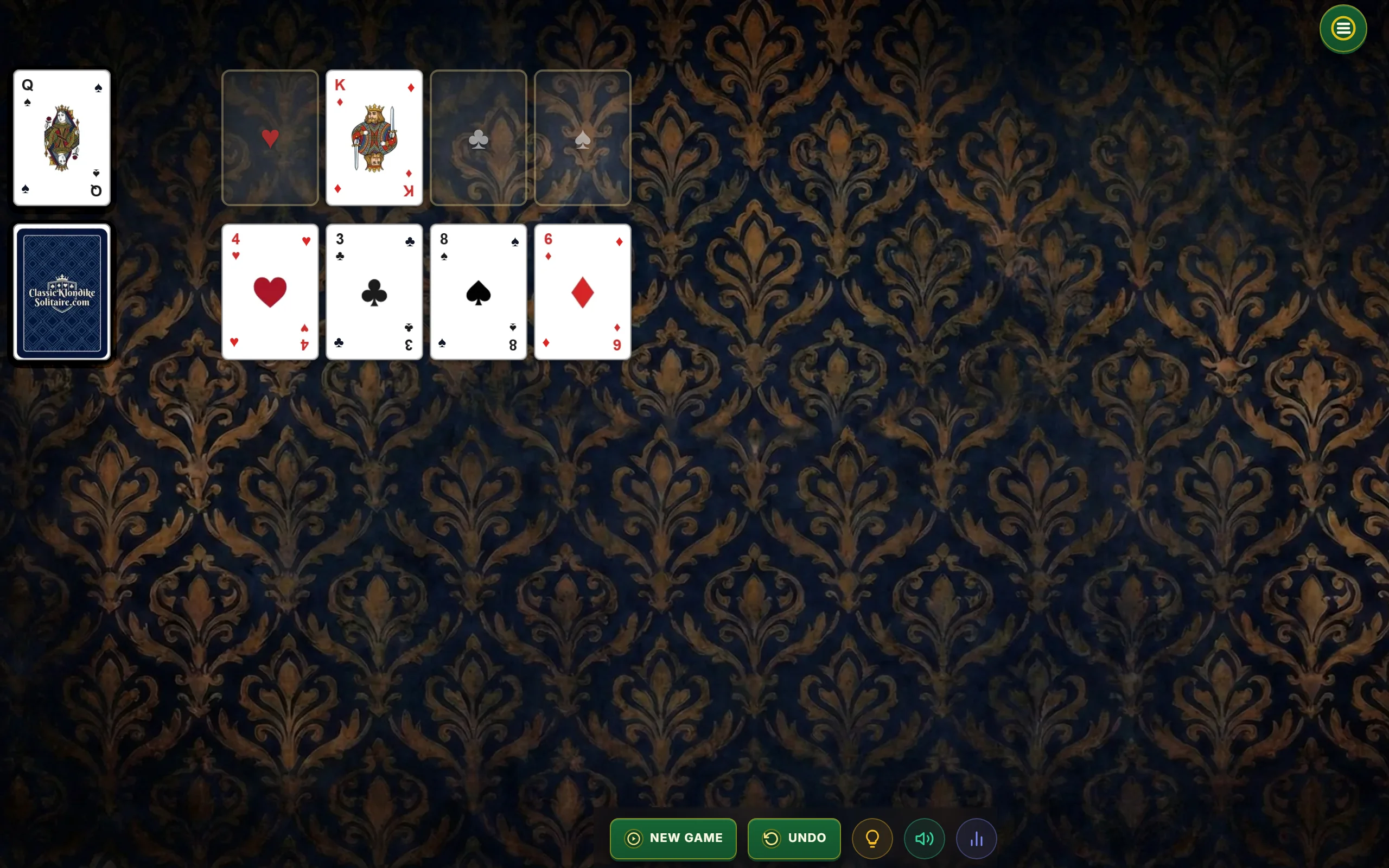The image size is (1389, 868).
Task: Toggle sound on or off
Action: (x=923, y=838)
